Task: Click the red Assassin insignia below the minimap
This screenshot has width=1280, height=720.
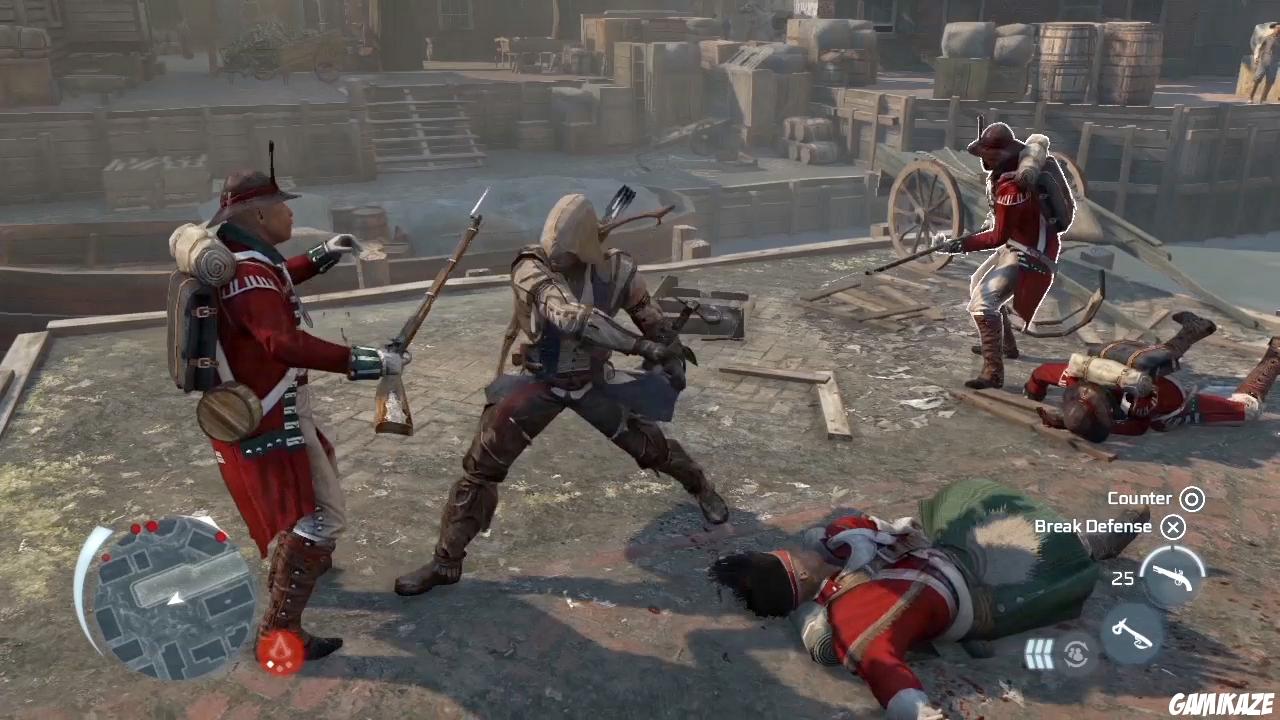Action: pyautogui.click(x=282, y=646)
